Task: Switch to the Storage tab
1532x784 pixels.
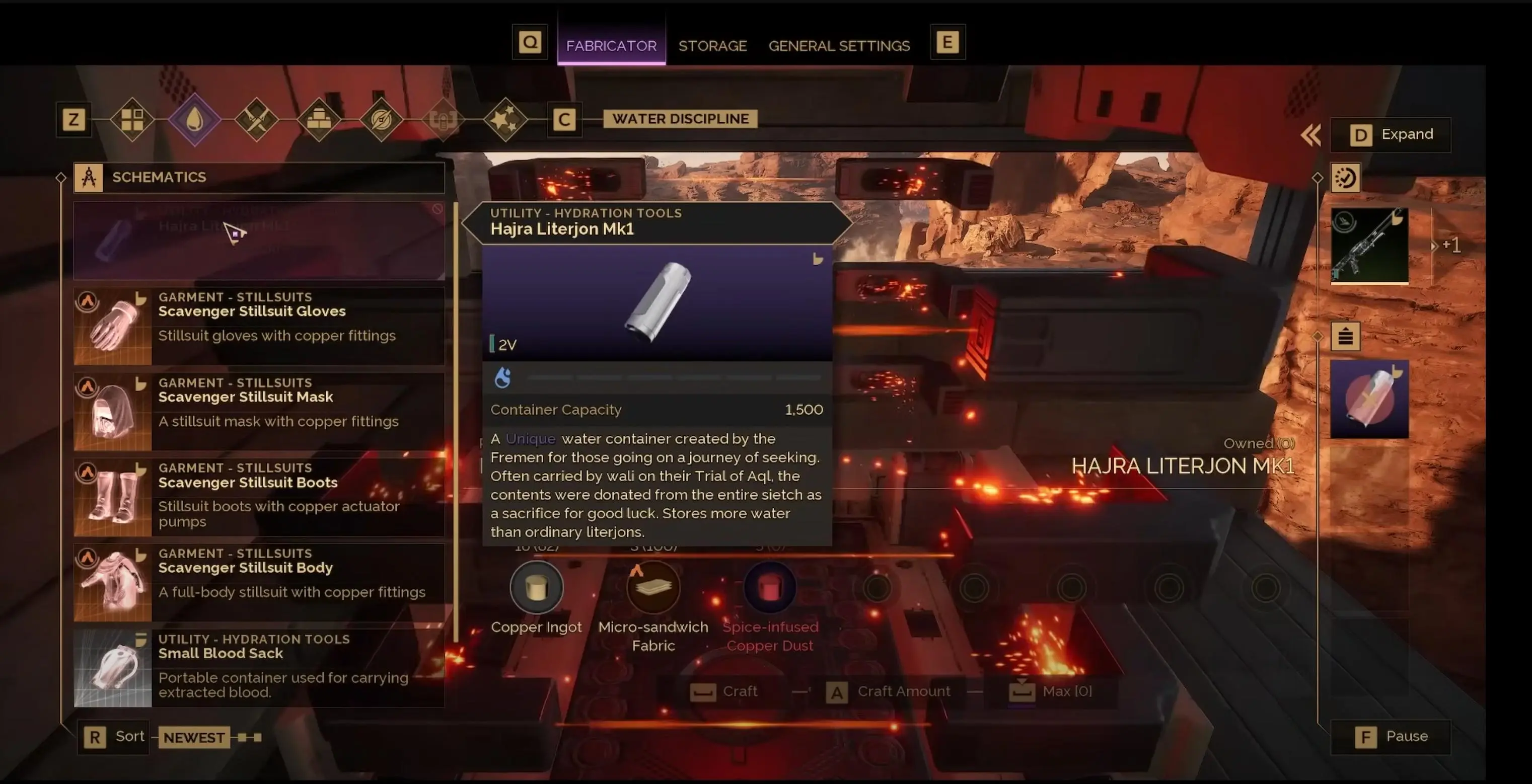Action: (x=712, y=46)
